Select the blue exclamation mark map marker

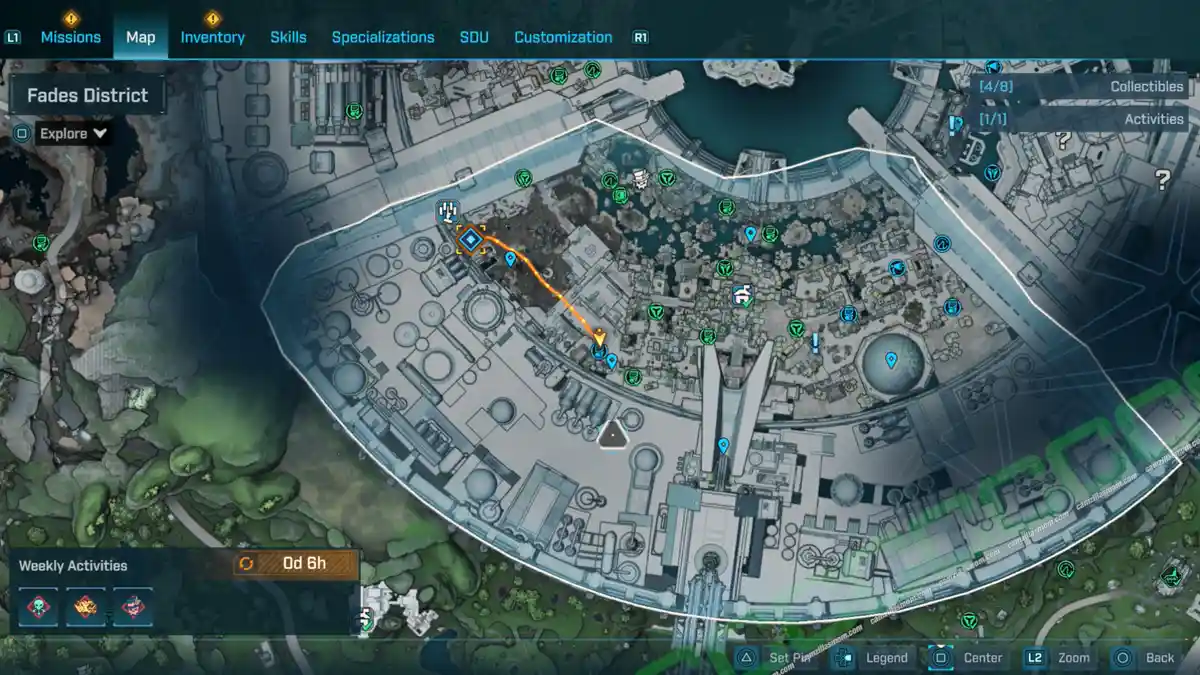(816, 343)
